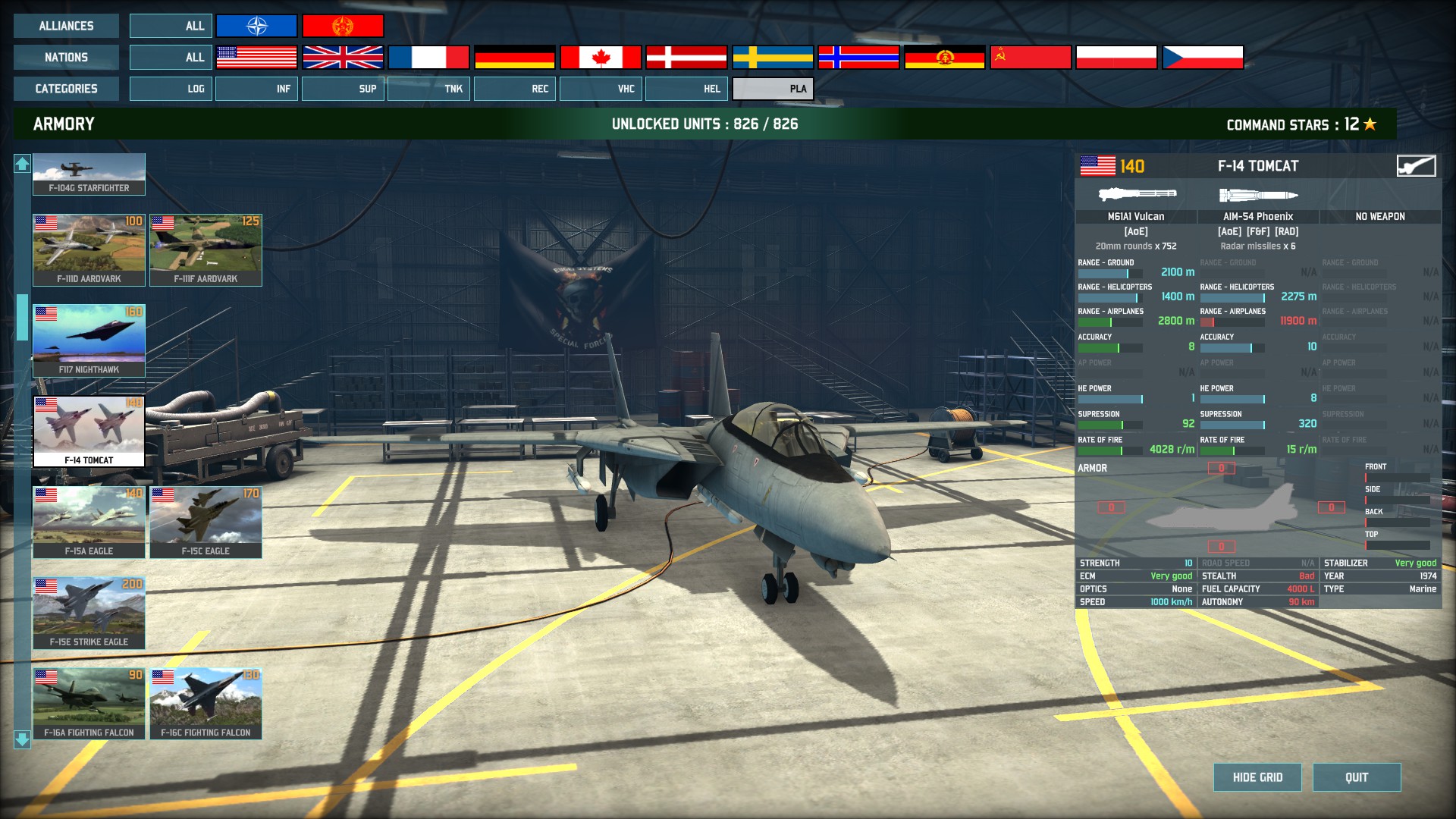Select the LOG category tab

click(x=171, y=89)
